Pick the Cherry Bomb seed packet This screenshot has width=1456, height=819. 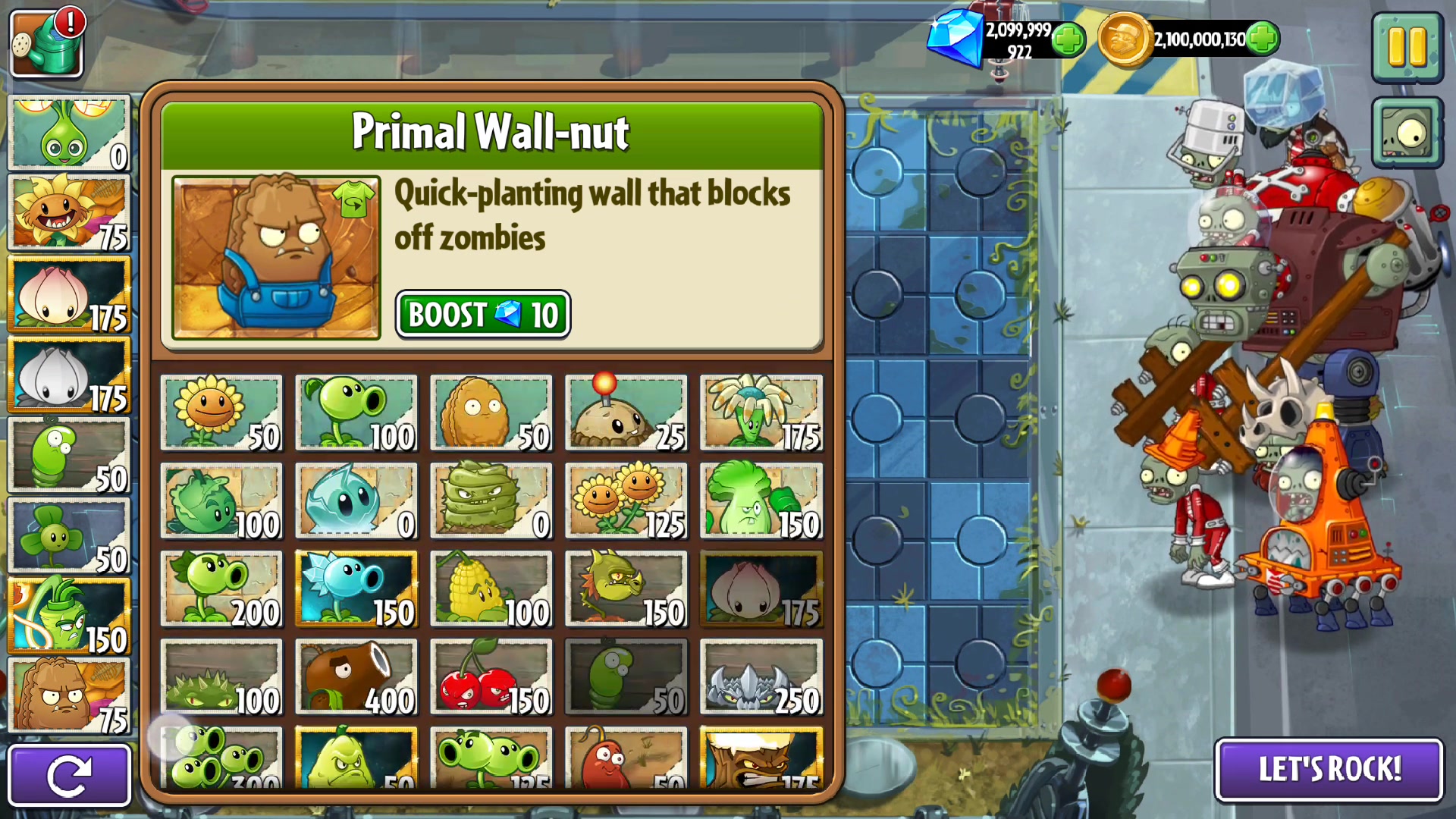coord(491,677)
